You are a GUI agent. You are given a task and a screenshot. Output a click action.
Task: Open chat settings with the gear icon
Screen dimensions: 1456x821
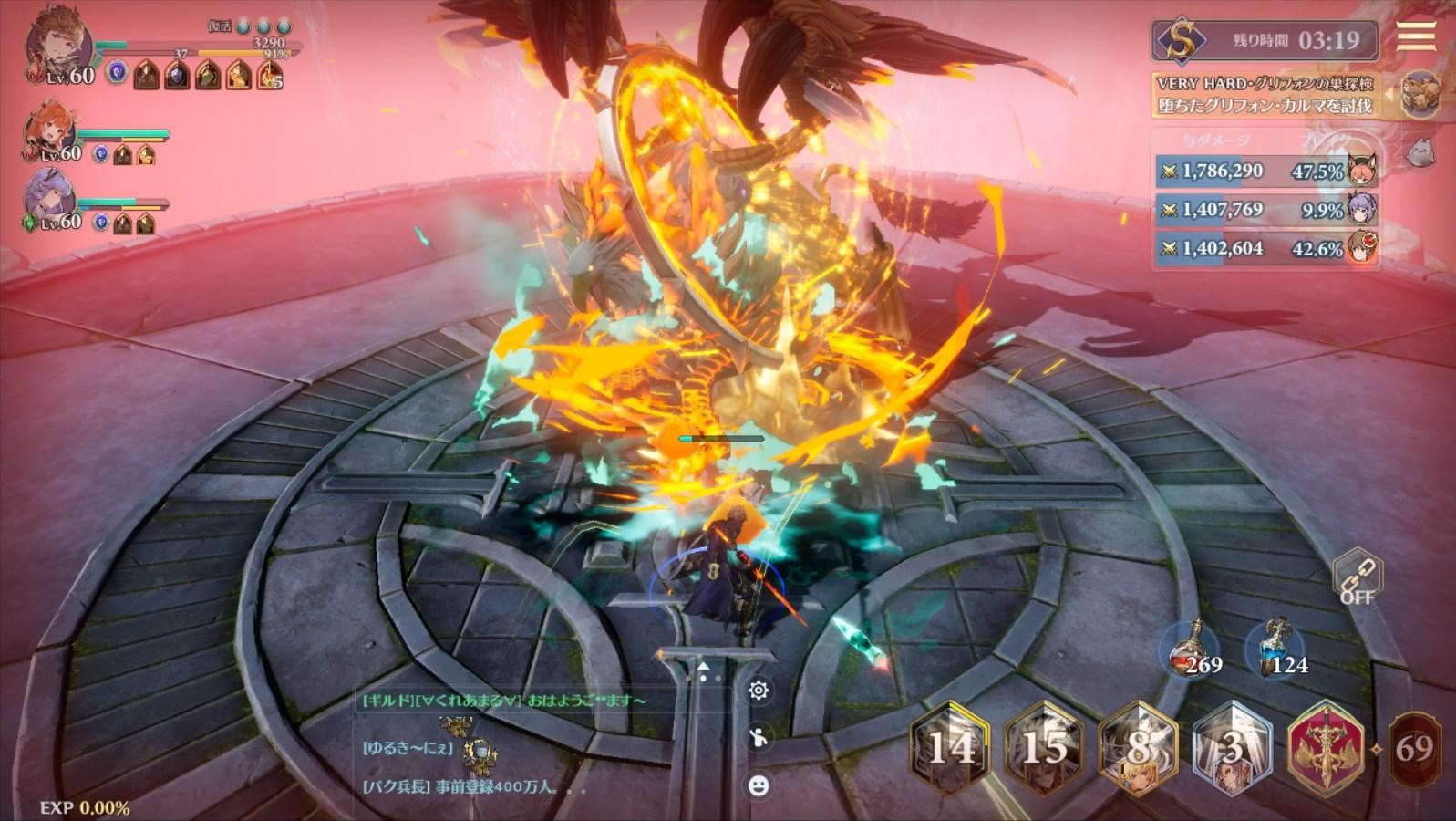pos(758,691)
